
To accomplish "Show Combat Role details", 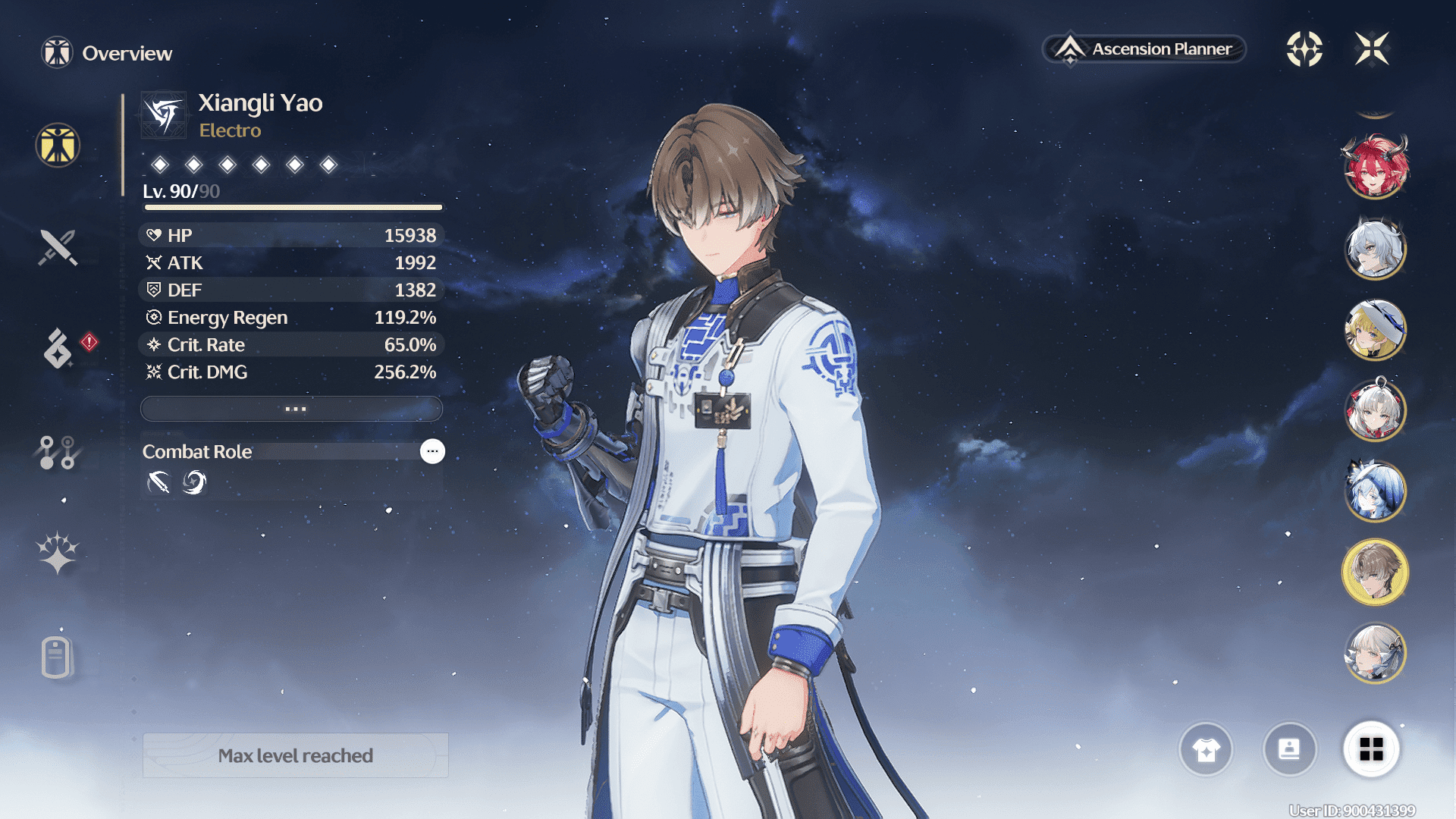I will [x=432, y=451].
